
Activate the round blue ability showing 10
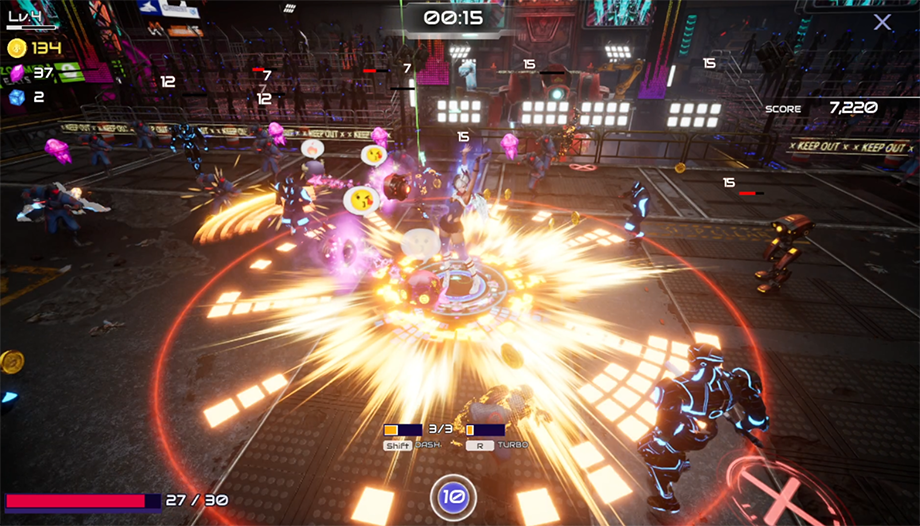point(453,496)
